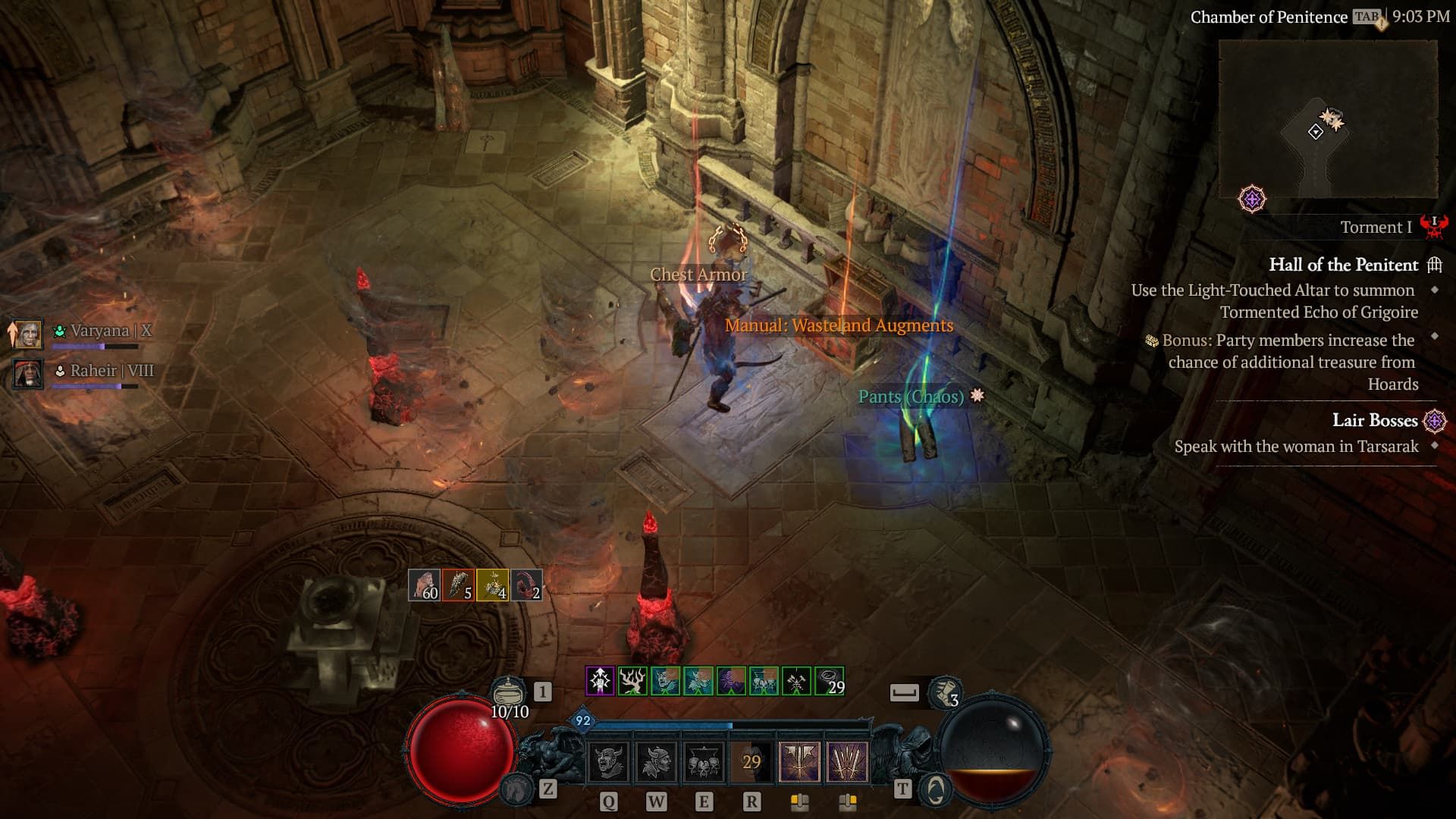The image size is (1456, 819).
Task: Select the purple buff icon on the buff bar
Action: [x=600, y=681]
